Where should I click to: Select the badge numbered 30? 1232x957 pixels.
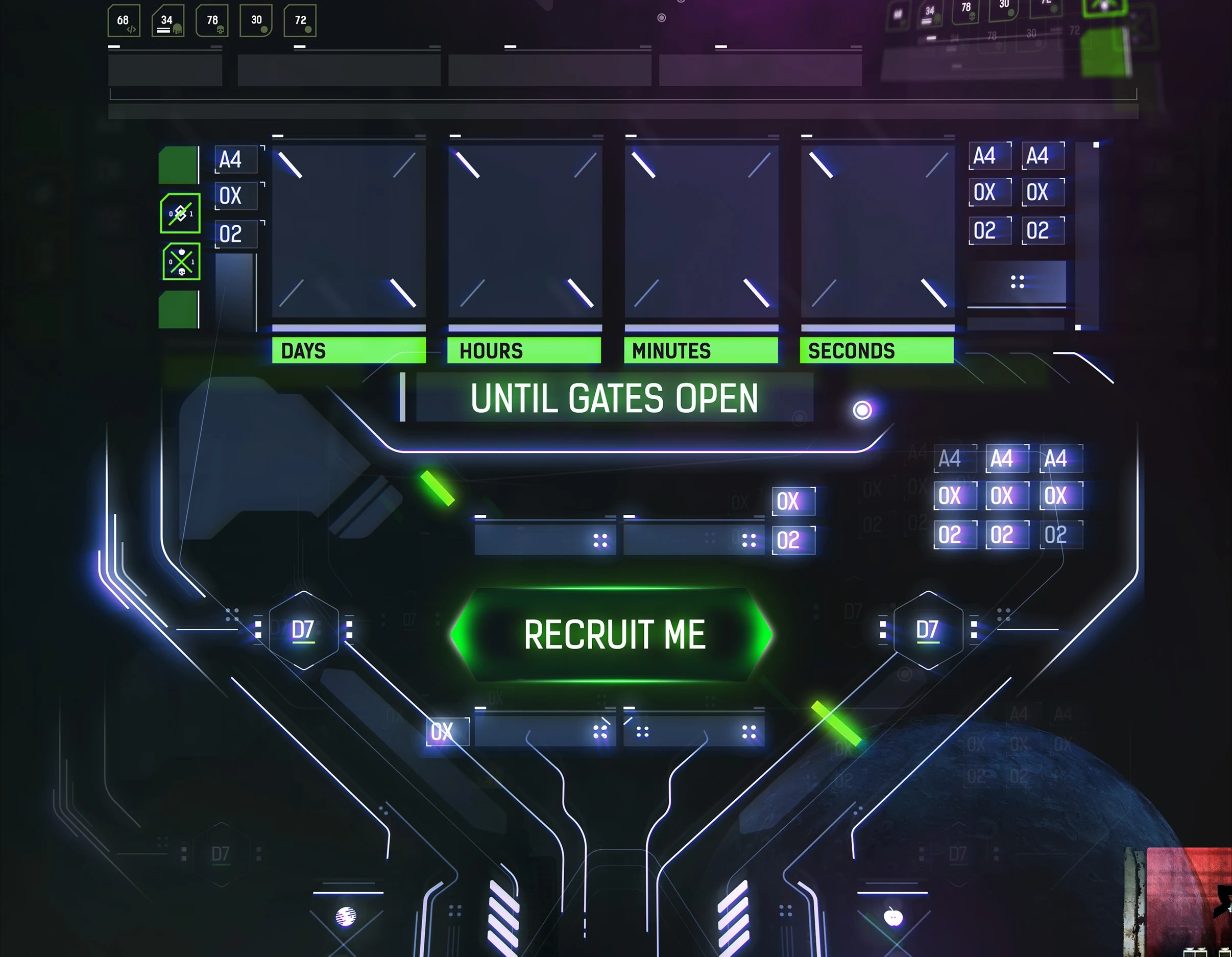click(257, 21)
